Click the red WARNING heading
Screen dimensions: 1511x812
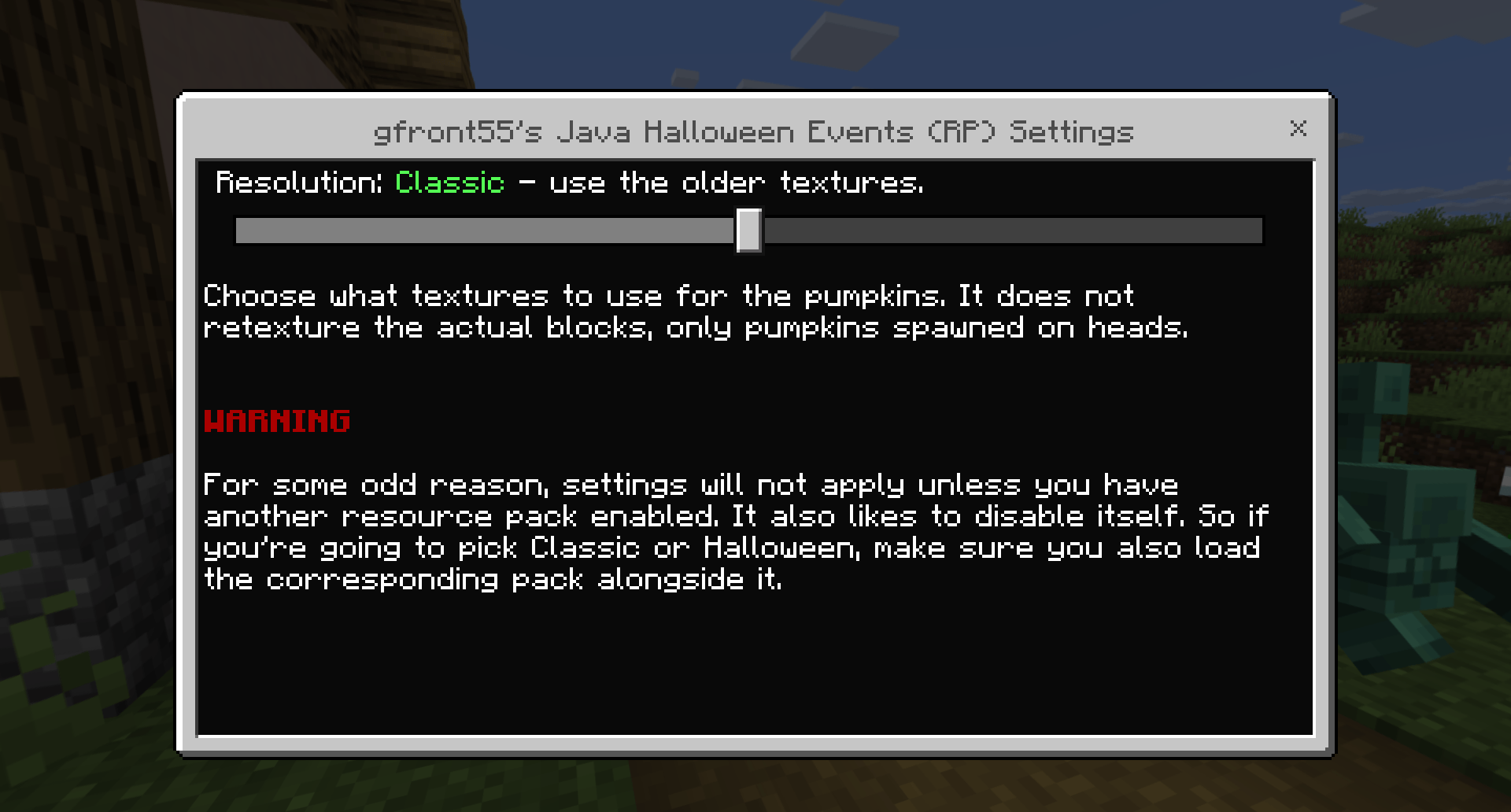coord(277,422)
